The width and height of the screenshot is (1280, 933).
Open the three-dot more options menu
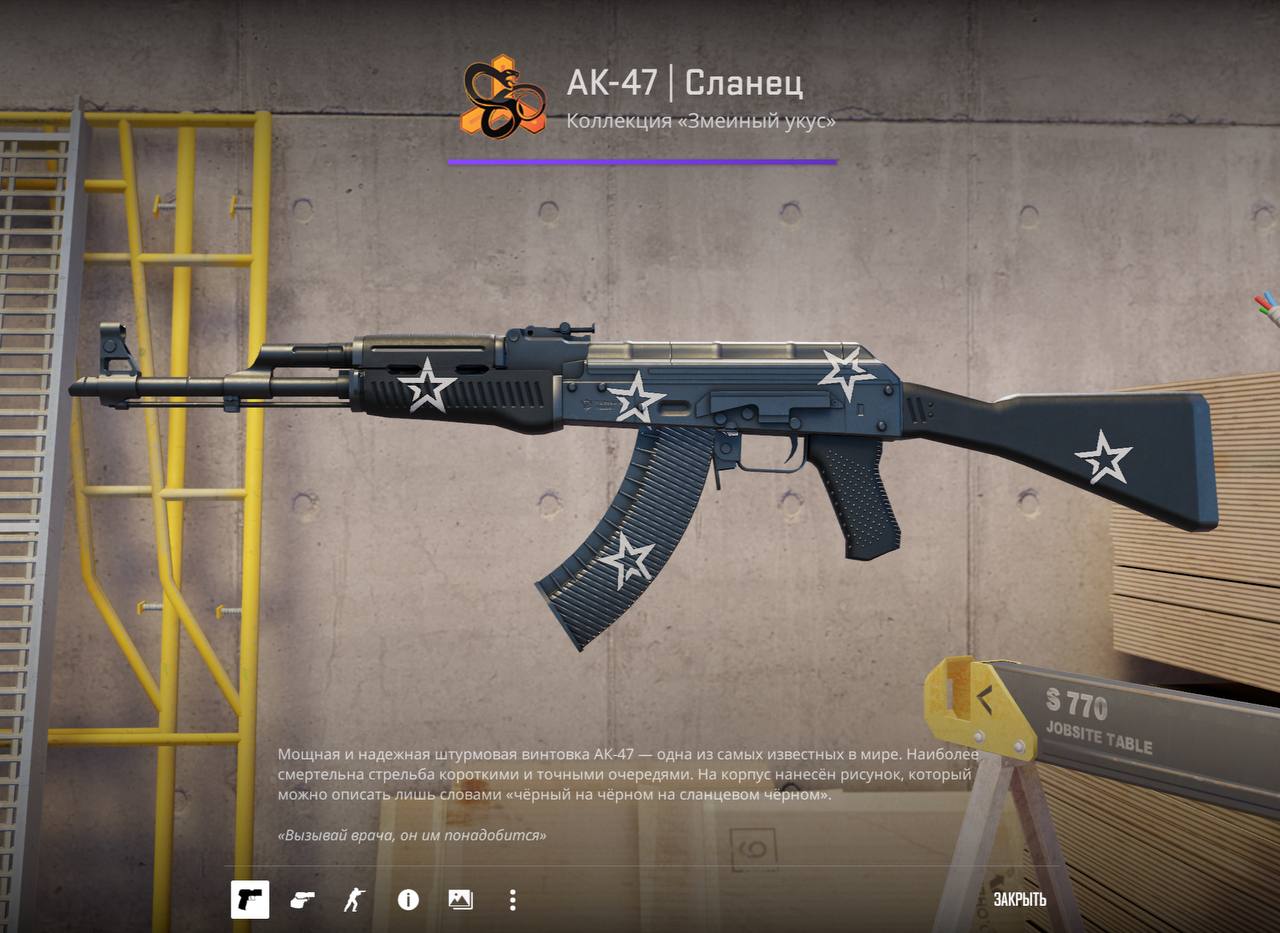(x=512, y=900)
